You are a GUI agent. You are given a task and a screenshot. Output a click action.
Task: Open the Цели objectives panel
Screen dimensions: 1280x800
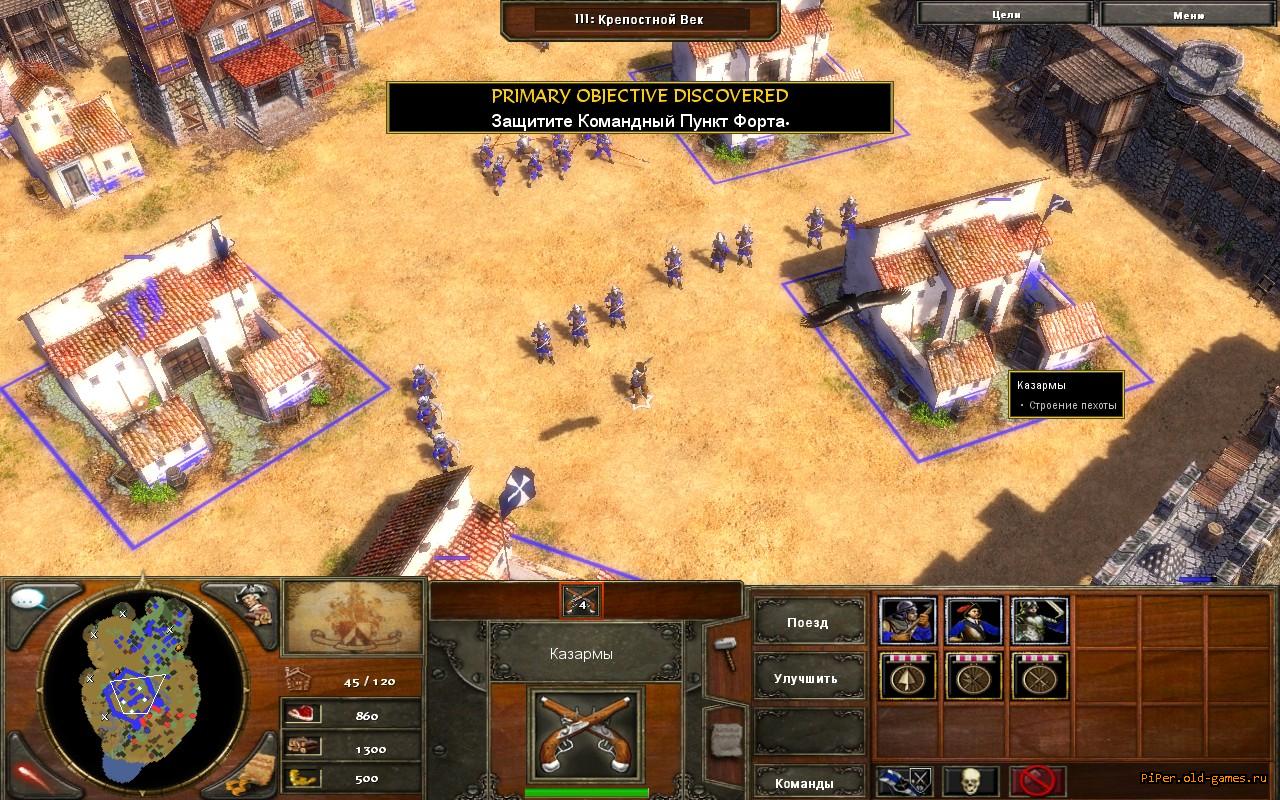tap(1006, 14)
